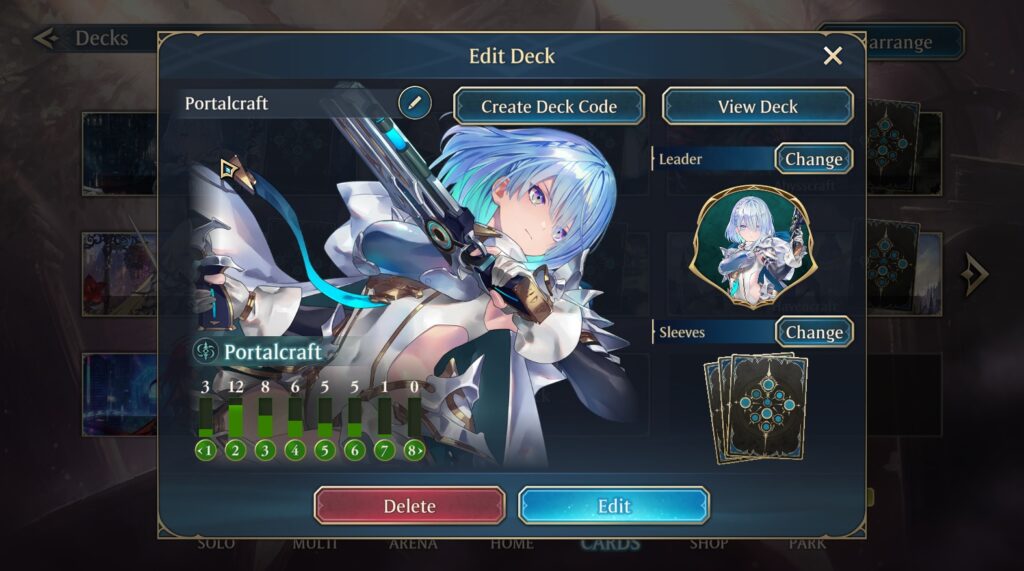Delete this Portalcraft deck
The height and width of the screenshot is (571, 1024).
[x=410, y=506]
